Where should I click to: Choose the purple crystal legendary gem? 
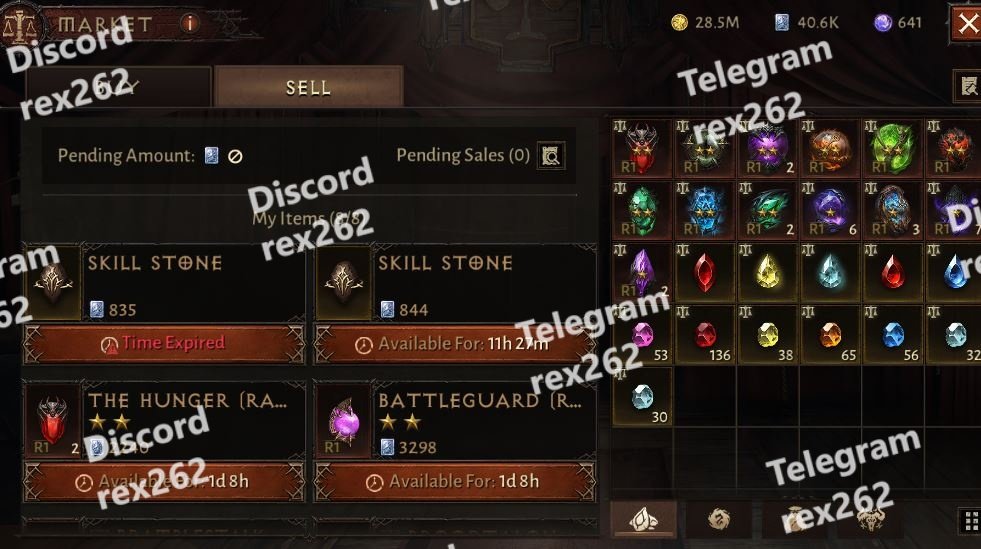[x=642, y=272]
